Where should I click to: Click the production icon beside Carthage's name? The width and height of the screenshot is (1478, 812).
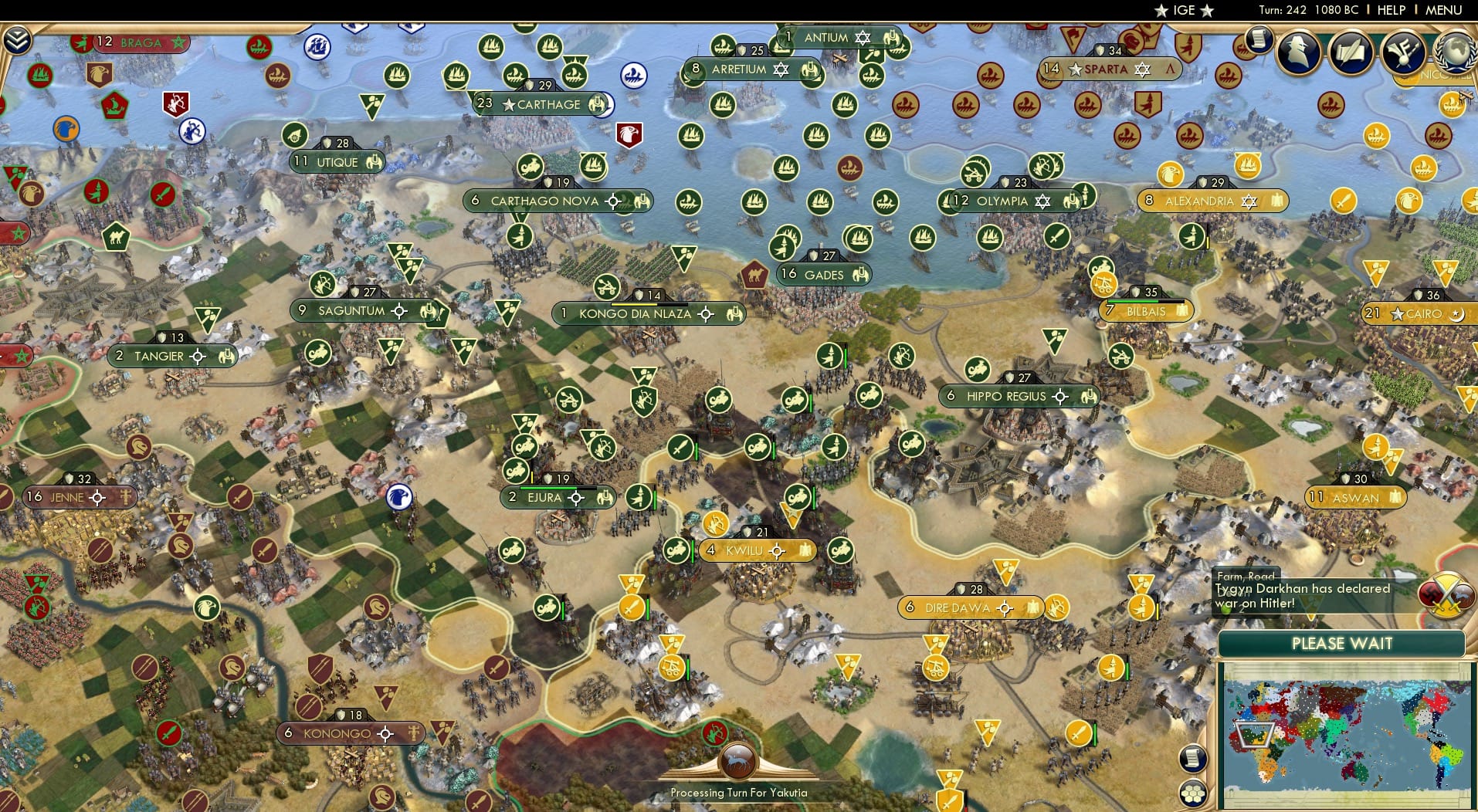tap(595, 105)
